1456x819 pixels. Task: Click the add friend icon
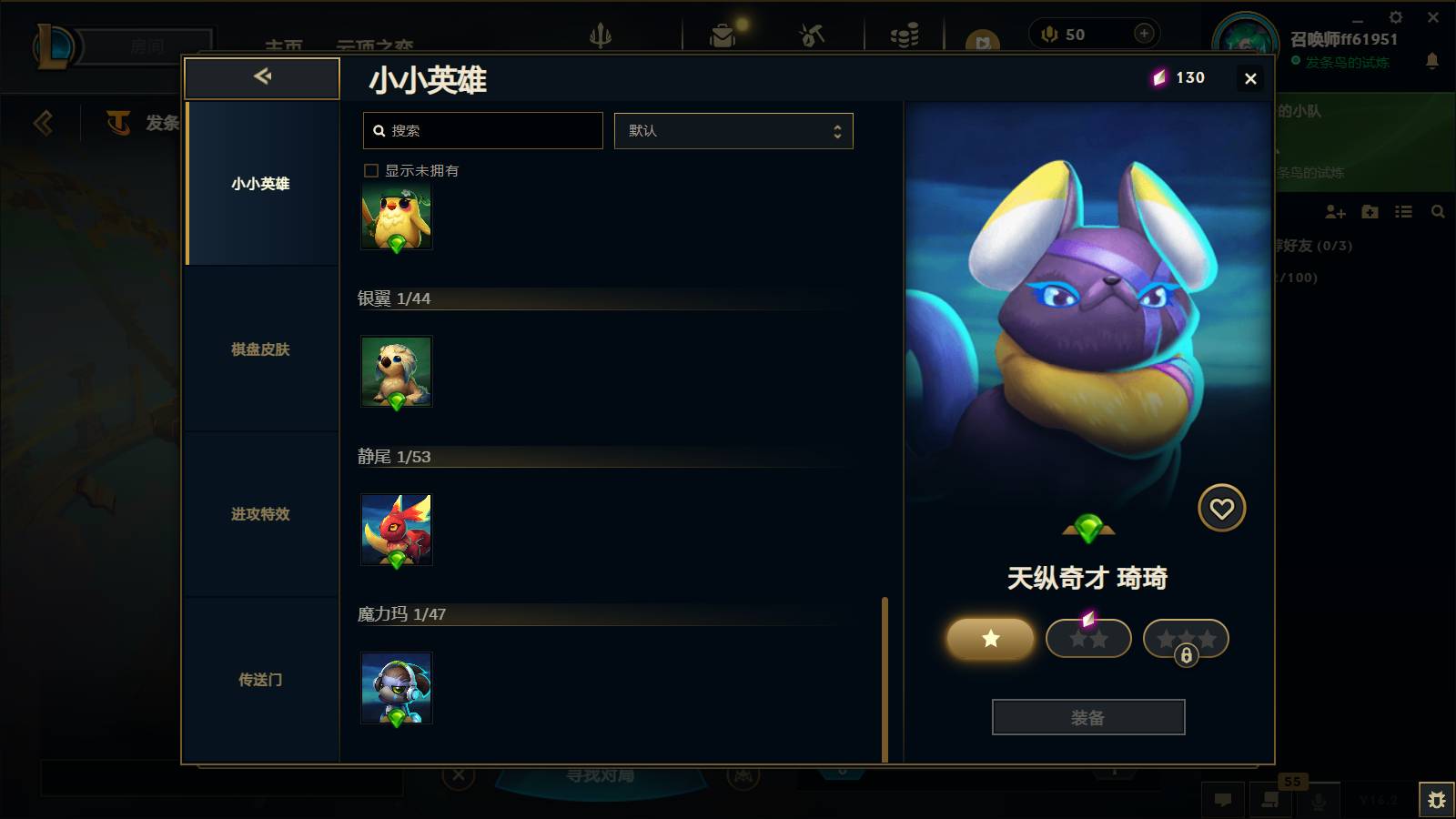(1336, 212)
